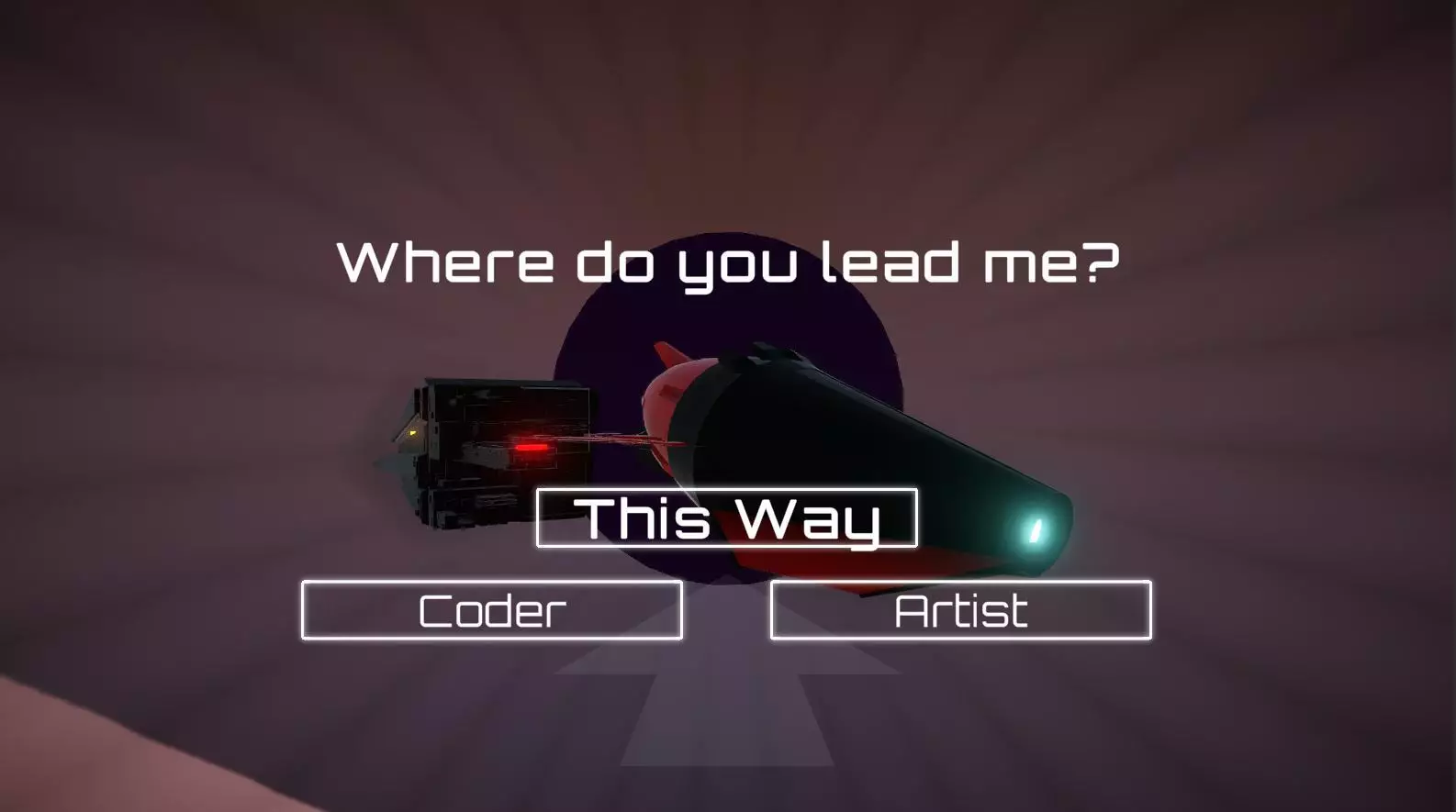1456x812 pixels.
Task: Select the Coder path option
Action: [491, 608]
